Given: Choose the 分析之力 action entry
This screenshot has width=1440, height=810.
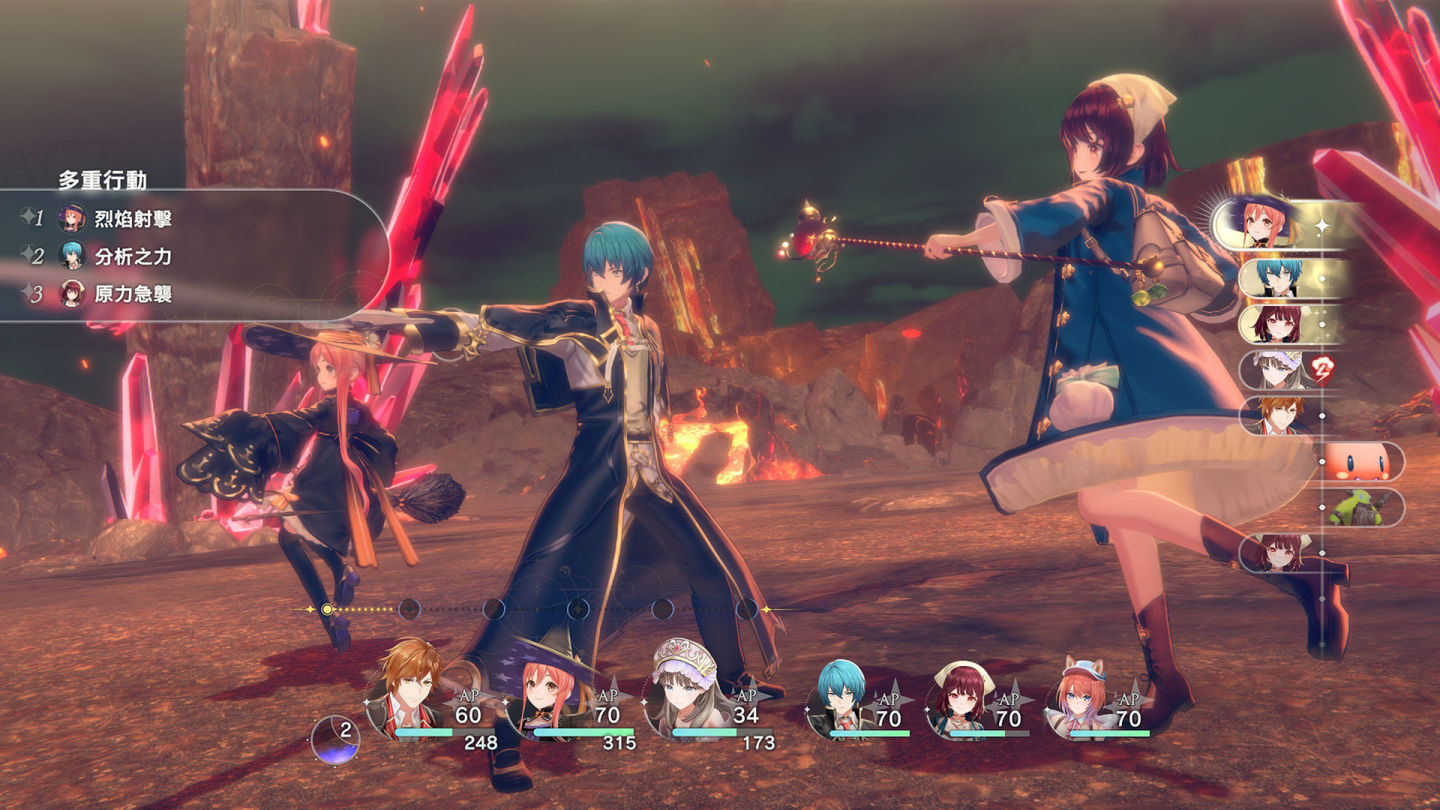Looking at the screenshot, I should 132,256.
